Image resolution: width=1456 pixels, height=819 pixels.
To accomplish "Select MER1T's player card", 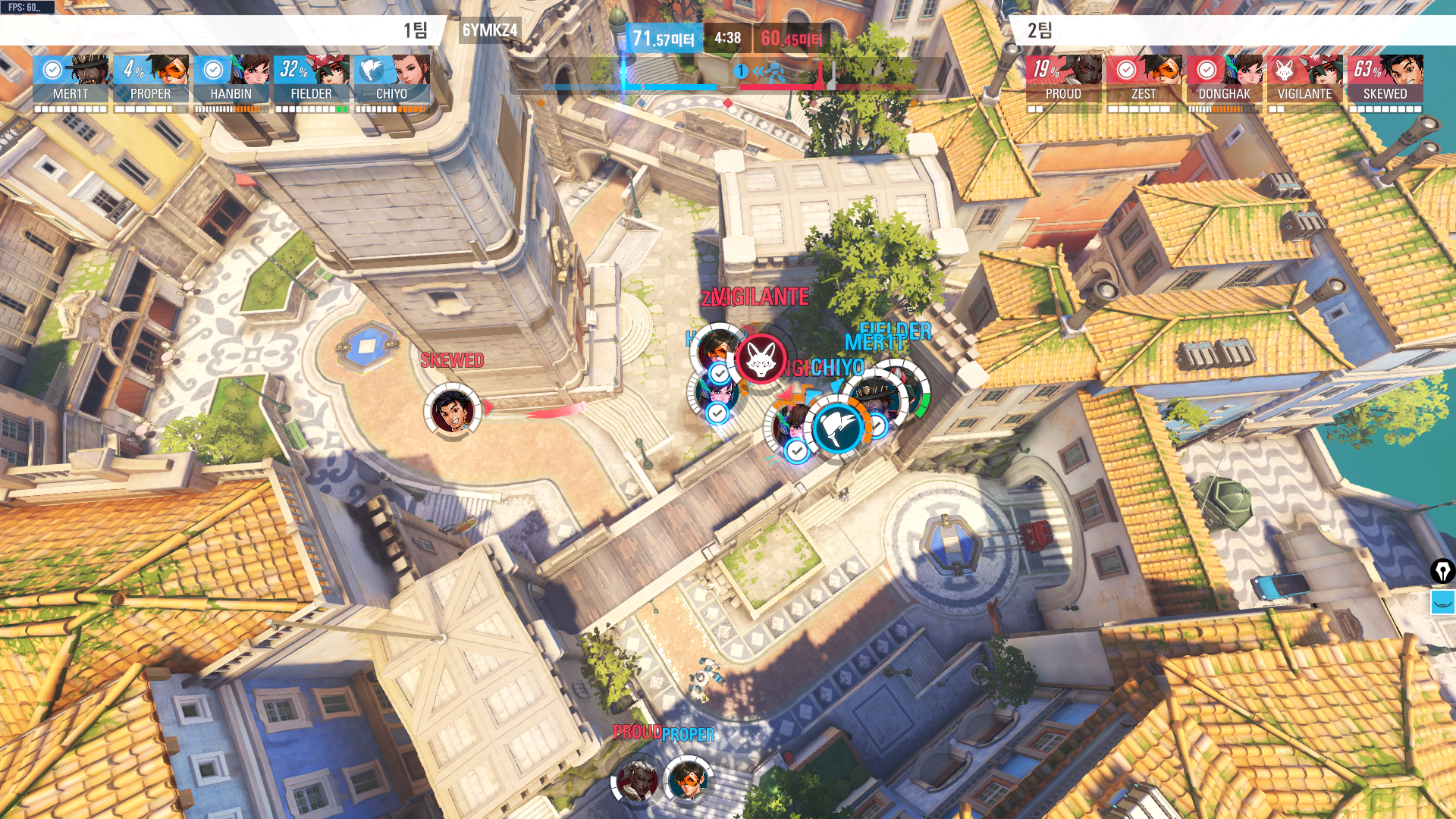I will tap(71, 79).
